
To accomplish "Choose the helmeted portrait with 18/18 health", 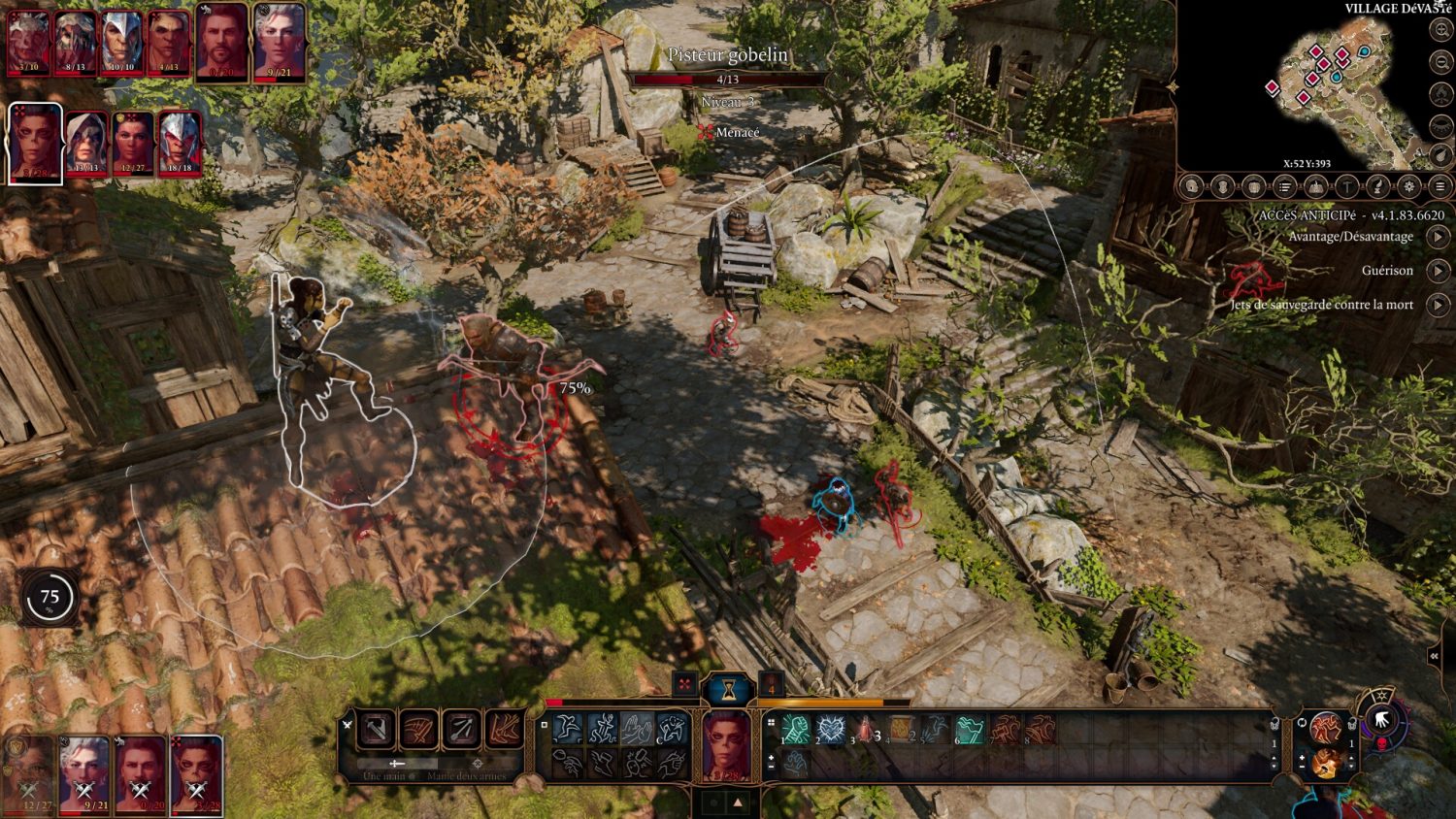I will tap(179, 144).
